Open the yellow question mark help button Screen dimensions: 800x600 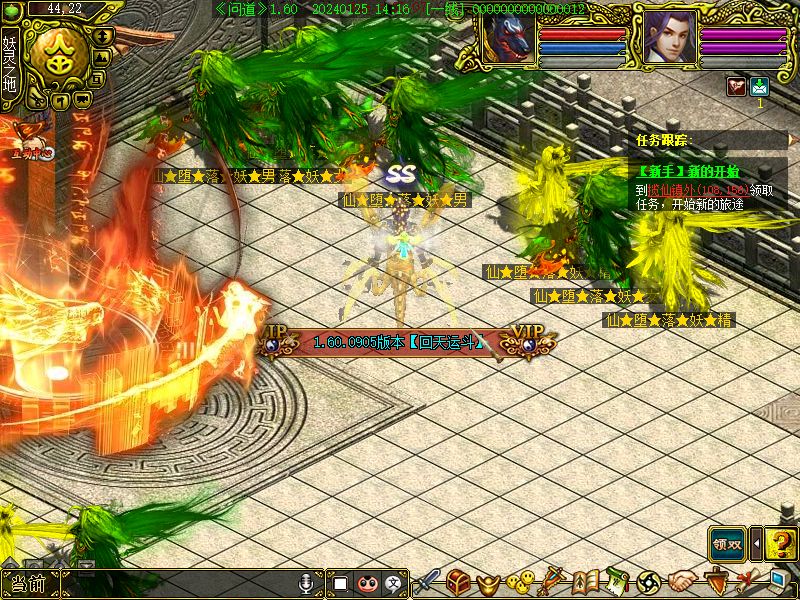[x=780, y=544]
